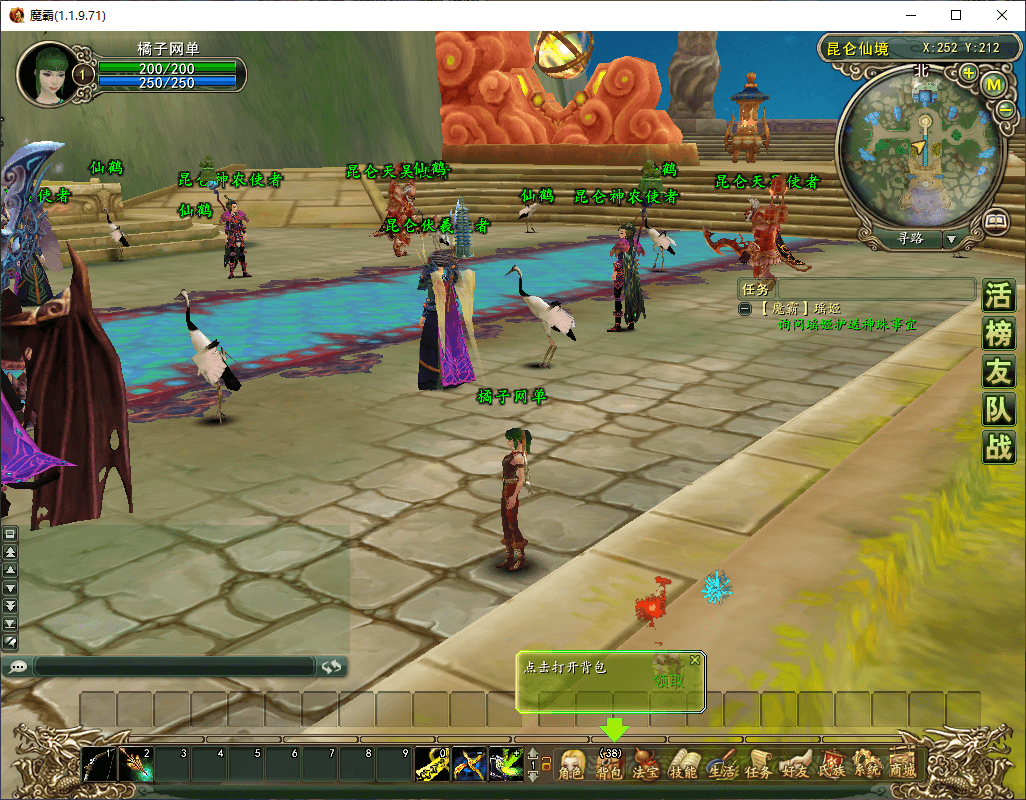Zoom in the minimap with plus button
The width and height of the screenshot is (1026, 800).
pos(969,73)
